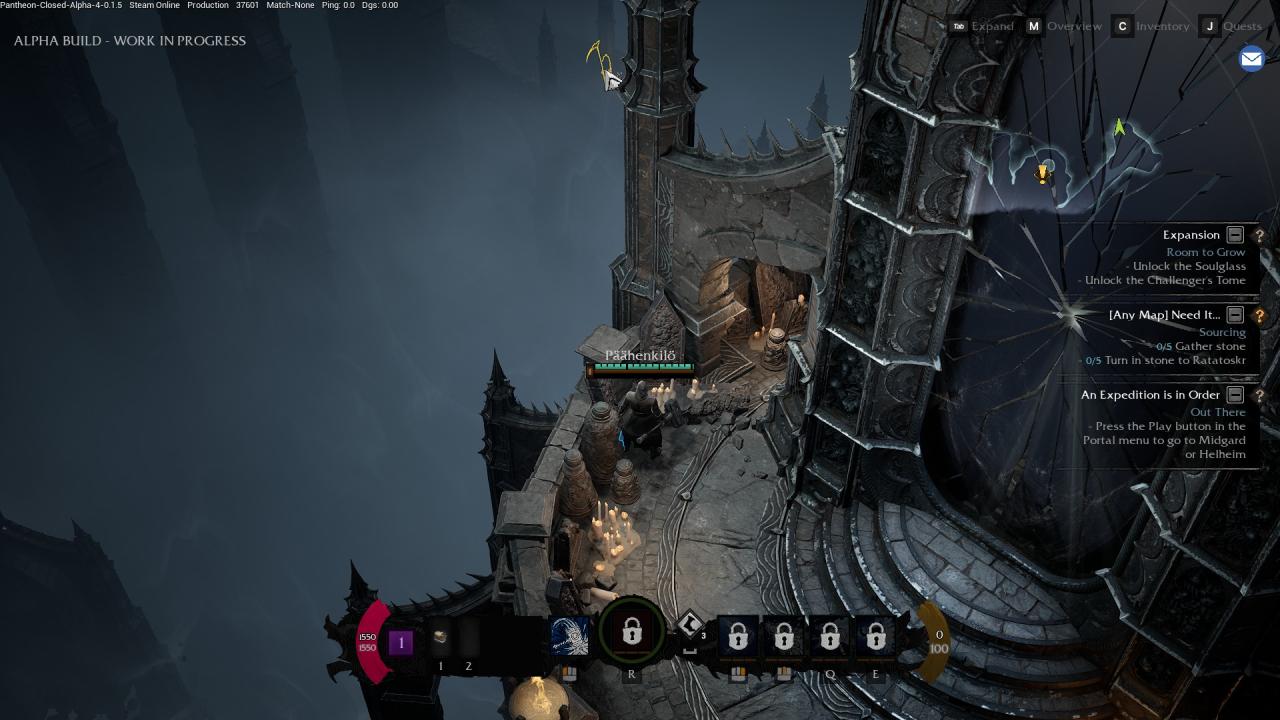Click the yellow exclamation marker on minimap
The height and width of the screenshot is (720, 1280).
(x=1043, y=173)
